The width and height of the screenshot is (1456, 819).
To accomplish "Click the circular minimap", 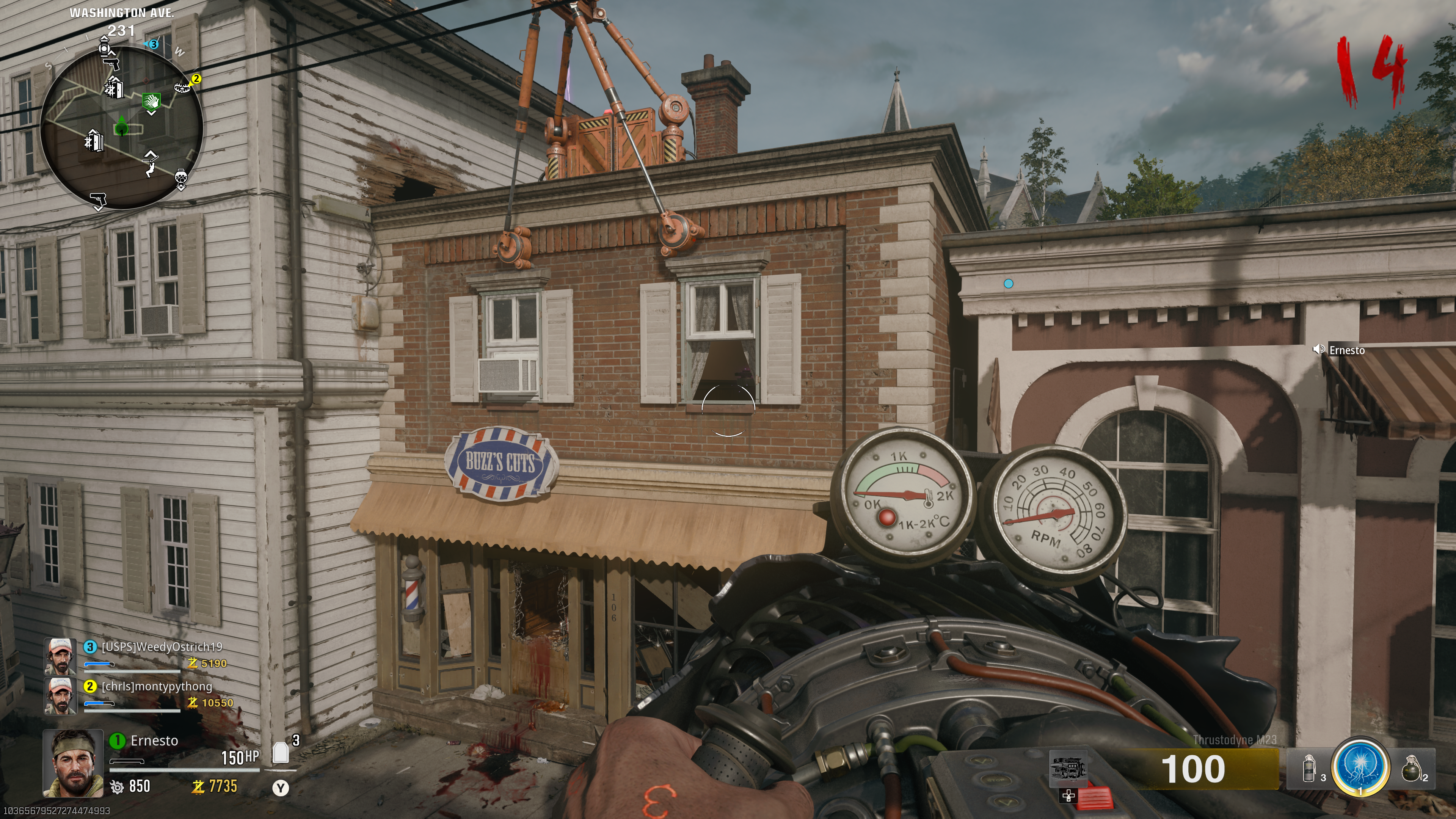I will (x=121, y=128).
